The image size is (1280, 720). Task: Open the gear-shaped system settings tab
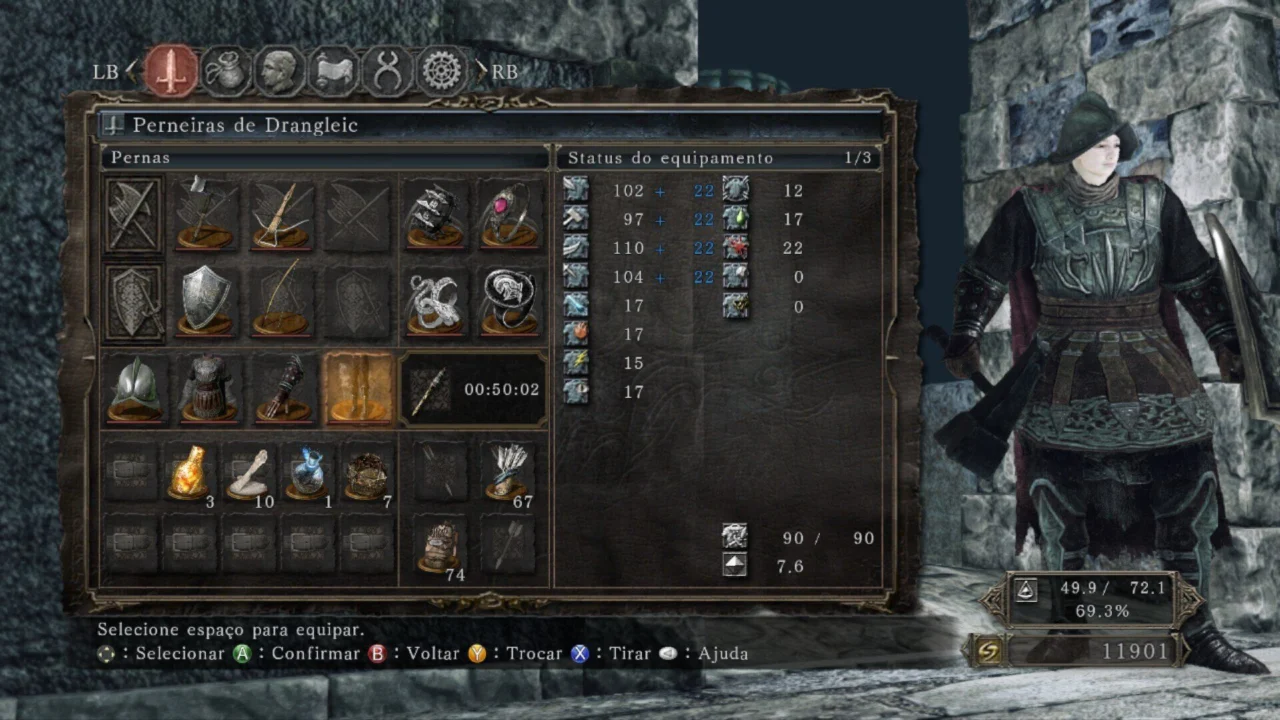(441, 71)
